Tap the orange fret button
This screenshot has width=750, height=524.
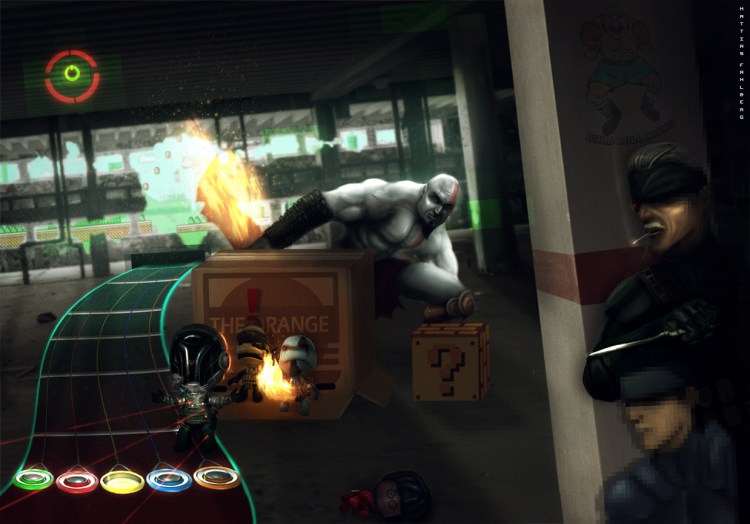point(216,477)
